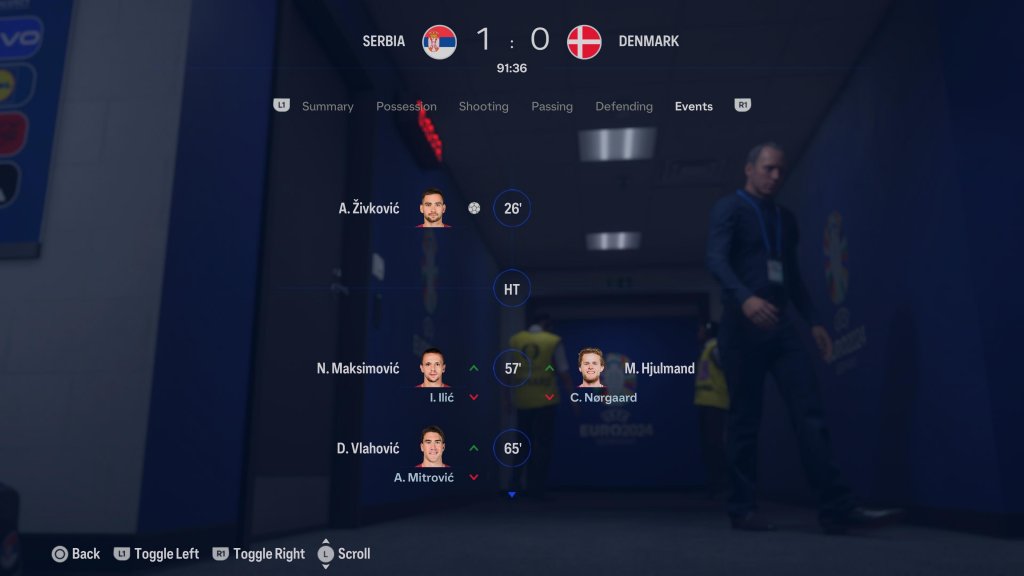The width and height of the screenshot is (1024, 576).
Task: View the Defending tab
Action: coord(624,106)
